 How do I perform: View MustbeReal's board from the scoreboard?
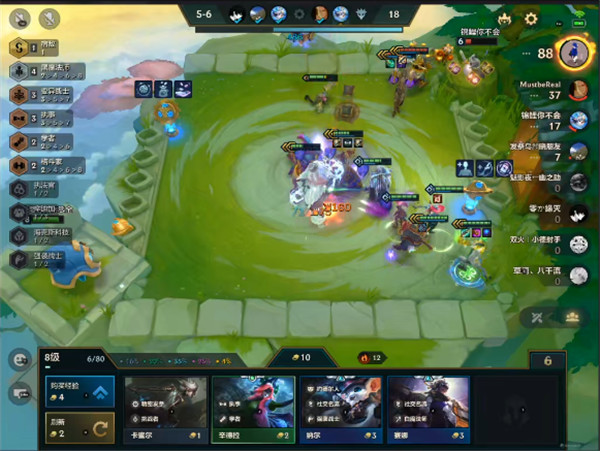pos(578,90)
